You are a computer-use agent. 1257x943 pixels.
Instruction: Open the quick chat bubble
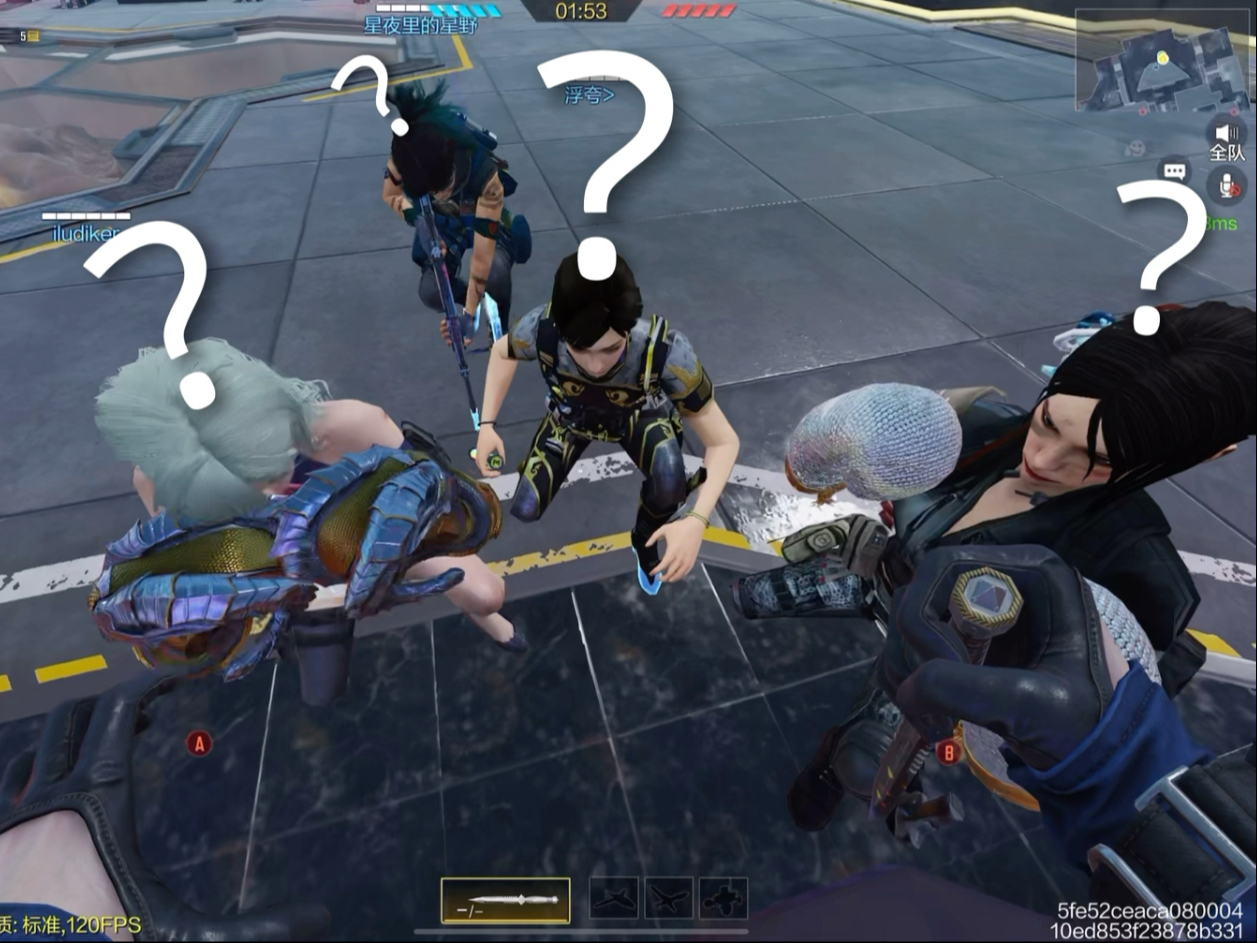(x=1174, y=171)
